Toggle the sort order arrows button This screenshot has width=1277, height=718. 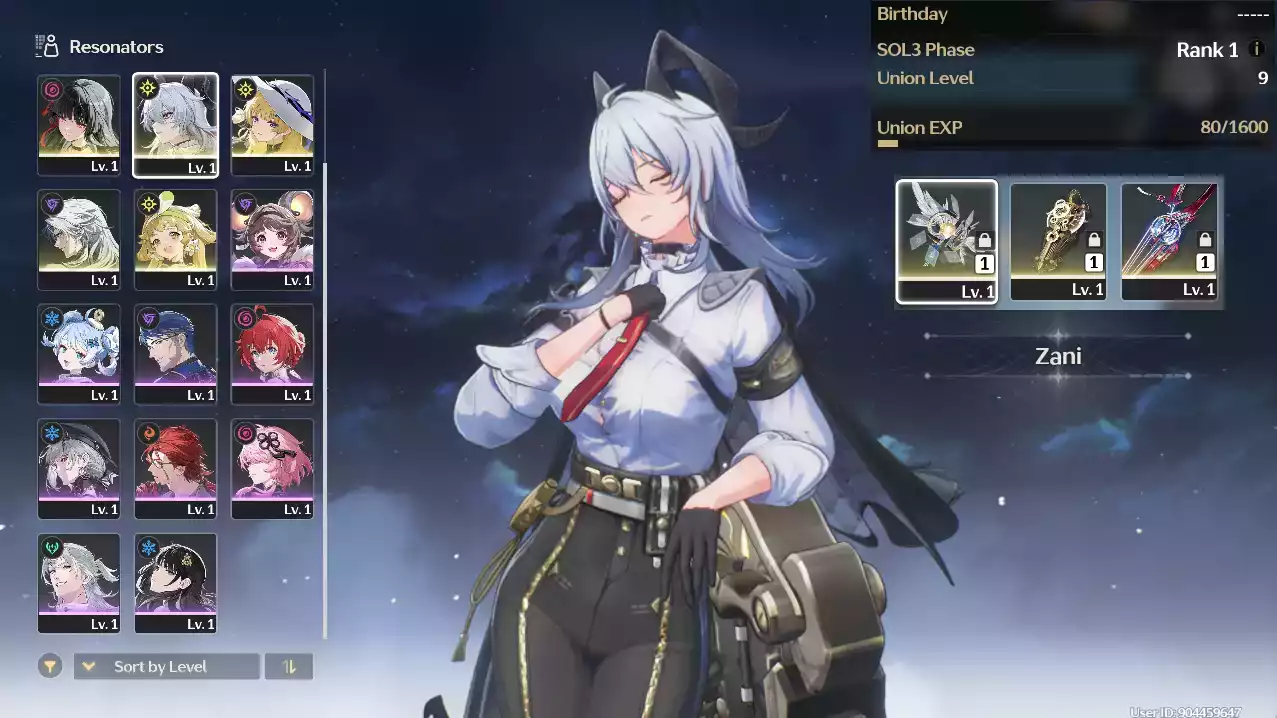(x=289, y=666)
